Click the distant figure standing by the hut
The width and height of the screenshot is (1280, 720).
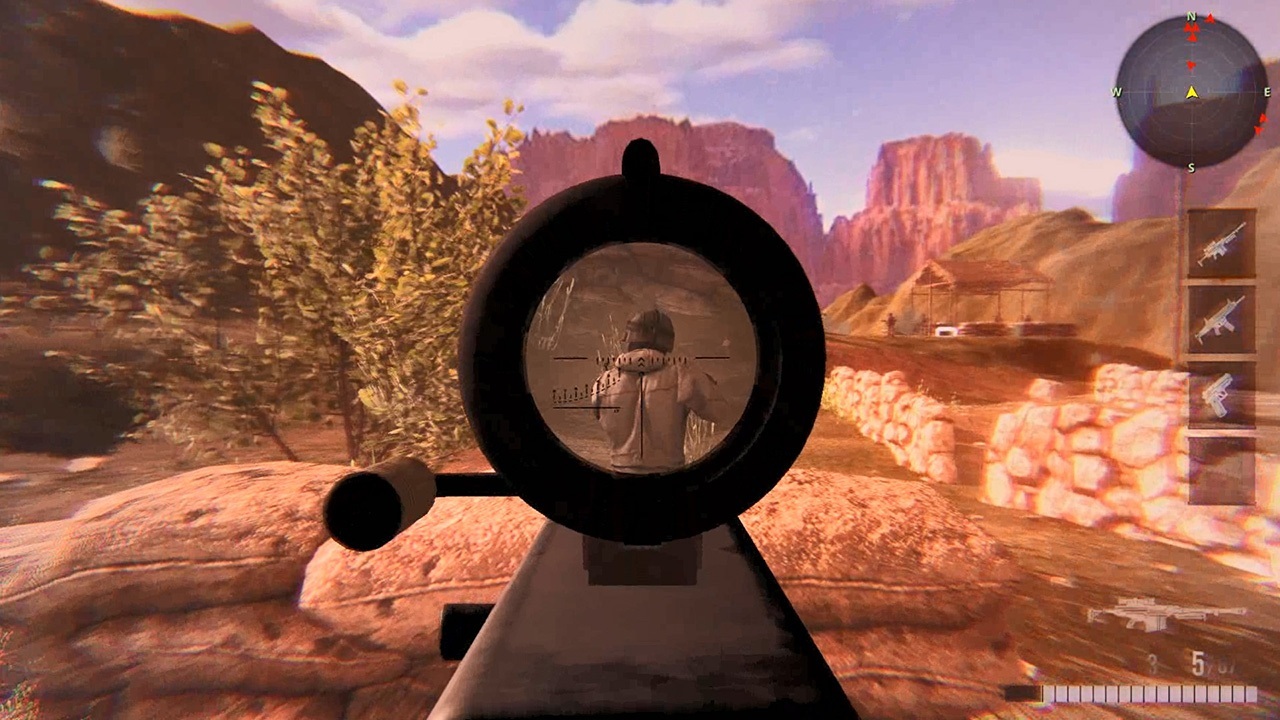(890, 325)
